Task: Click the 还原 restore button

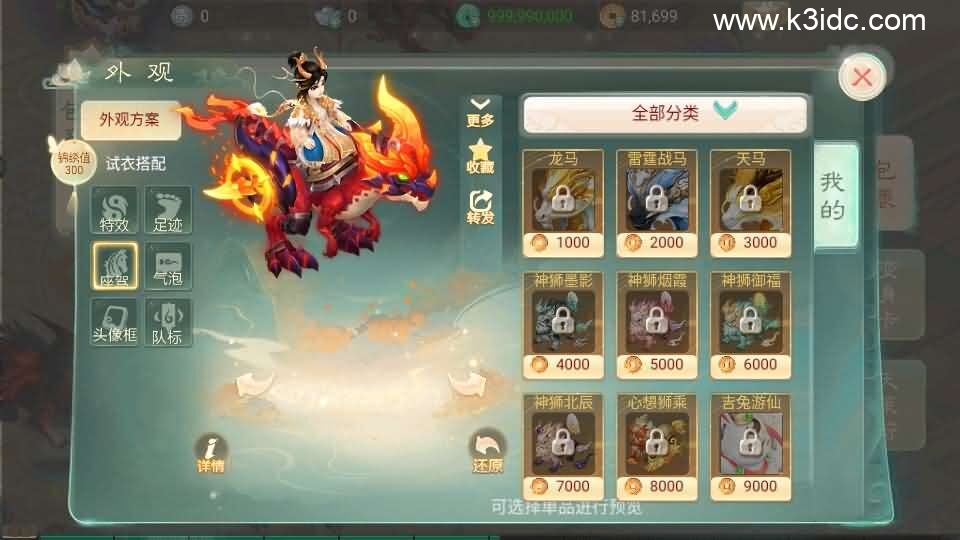Action: pyautogui.click(x=487, y=453)
